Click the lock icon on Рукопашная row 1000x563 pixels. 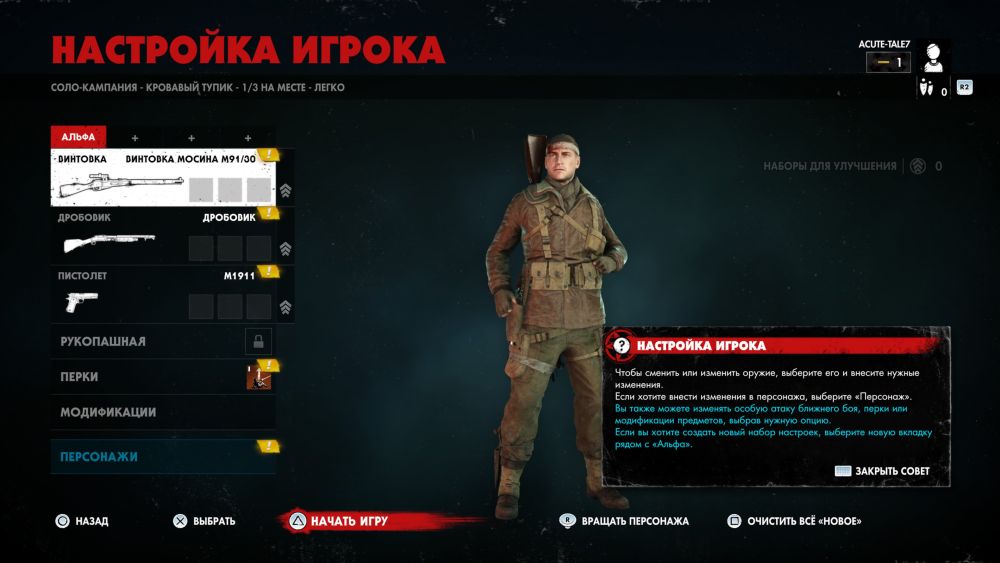tap(258, 342)
